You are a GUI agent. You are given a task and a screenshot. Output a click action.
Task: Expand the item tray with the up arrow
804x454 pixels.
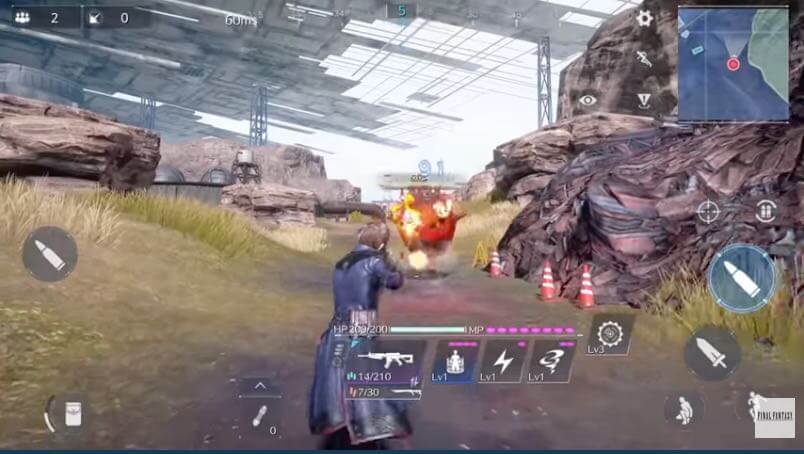pos(259,385)
